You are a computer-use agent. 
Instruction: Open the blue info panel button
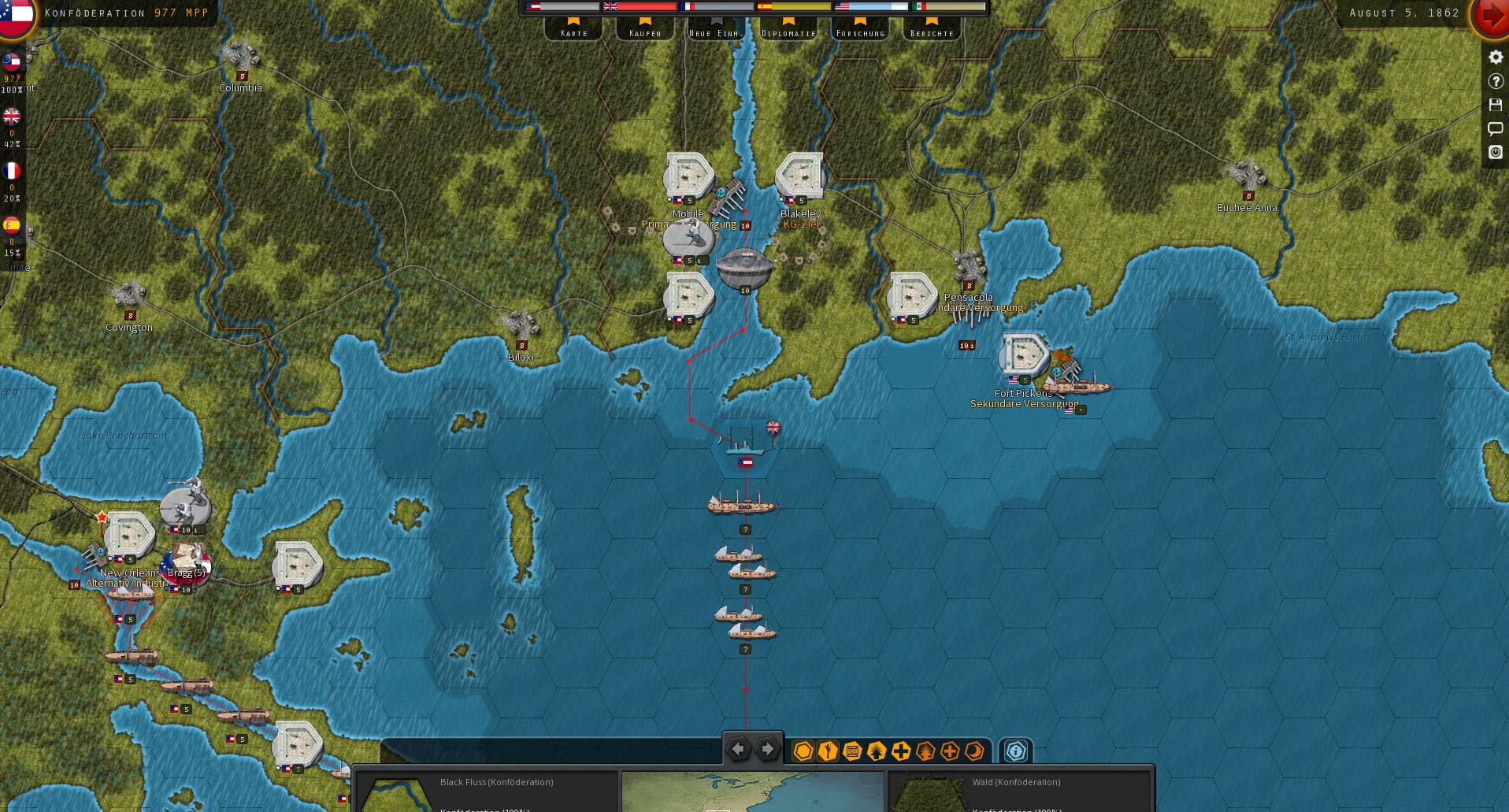pos(1016,751)
